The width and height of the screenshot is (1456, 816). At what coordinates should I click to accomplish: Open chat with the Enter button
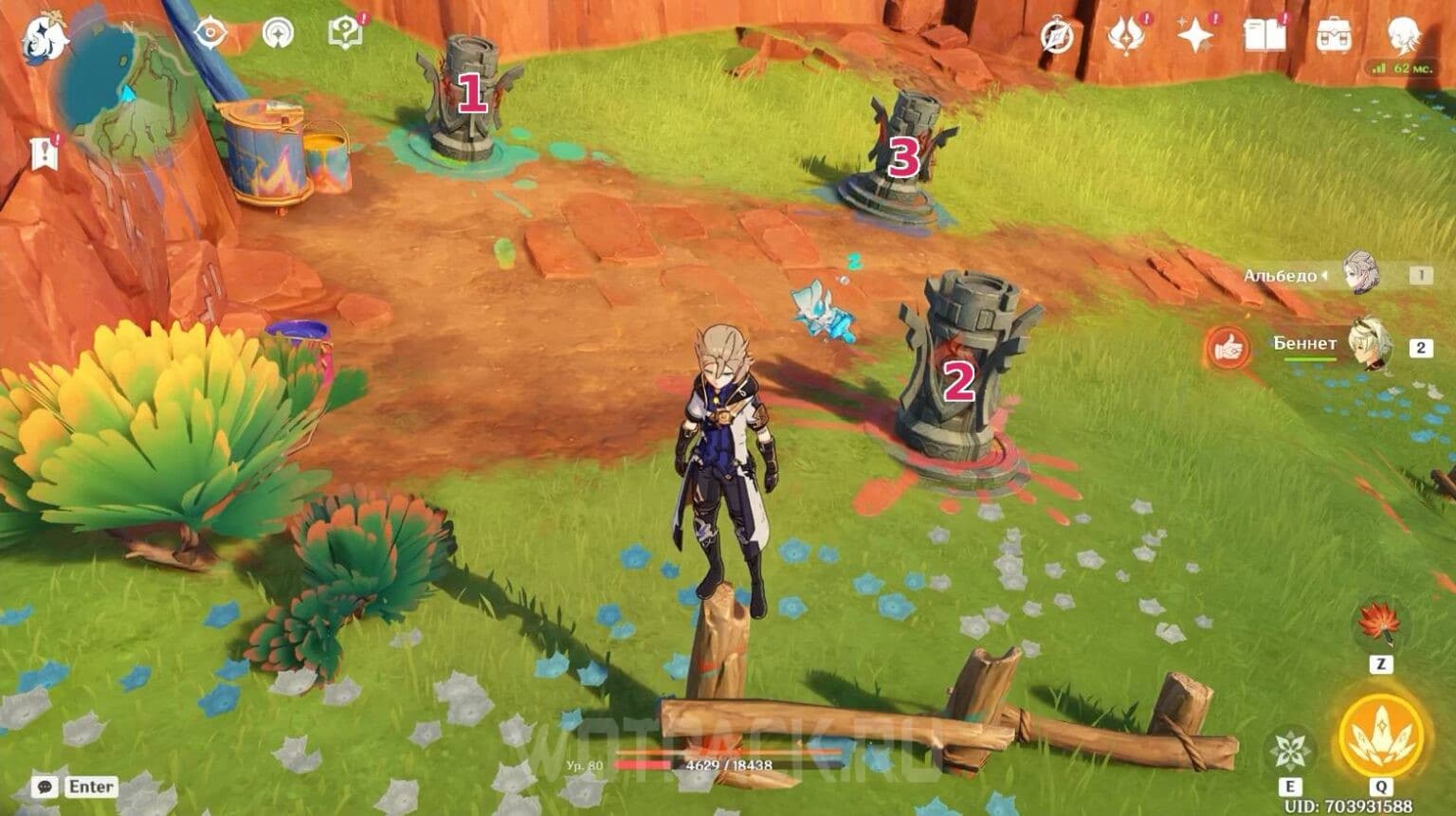(74, 787)
